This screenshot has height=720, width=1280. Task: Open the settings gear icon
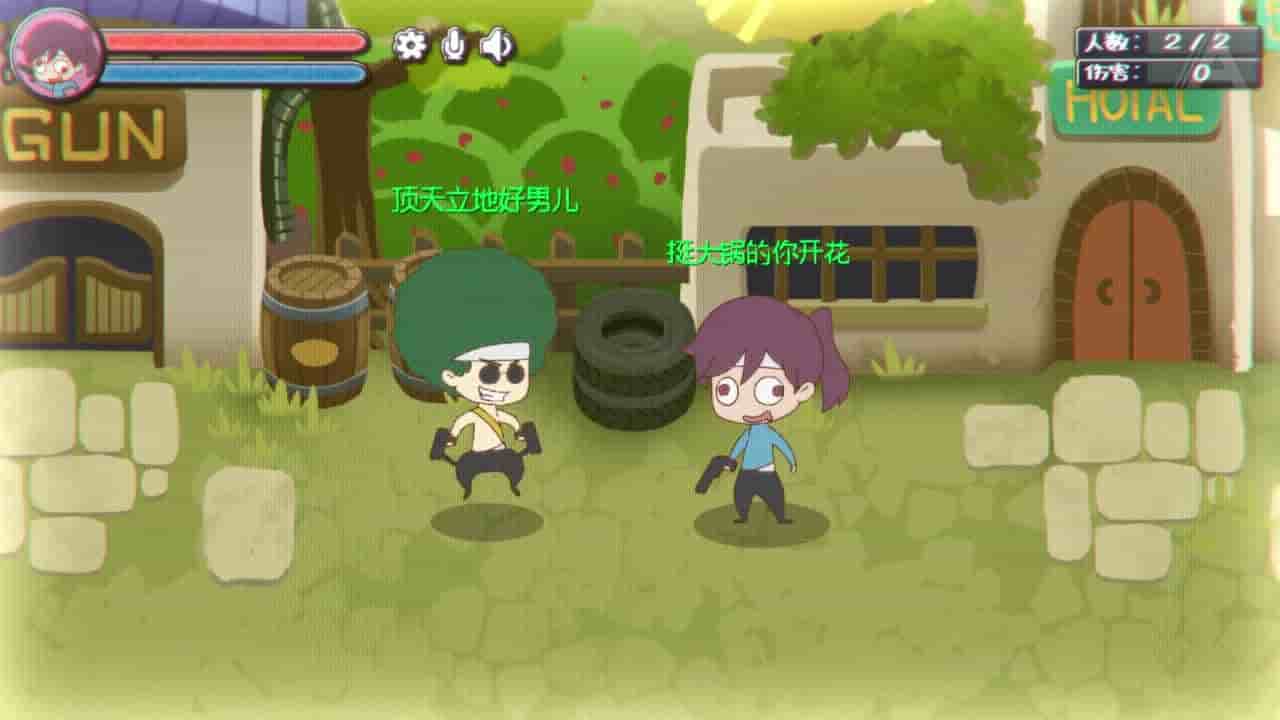point(409,44)
